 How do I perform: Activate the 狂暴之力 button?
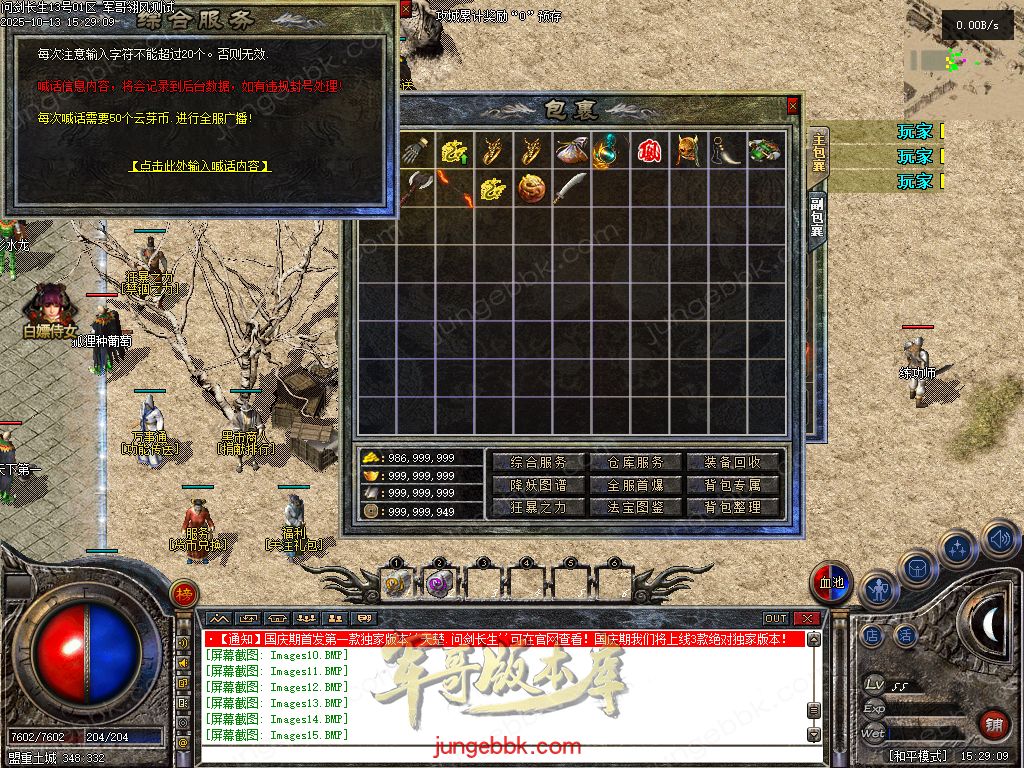tap(538, 507)
